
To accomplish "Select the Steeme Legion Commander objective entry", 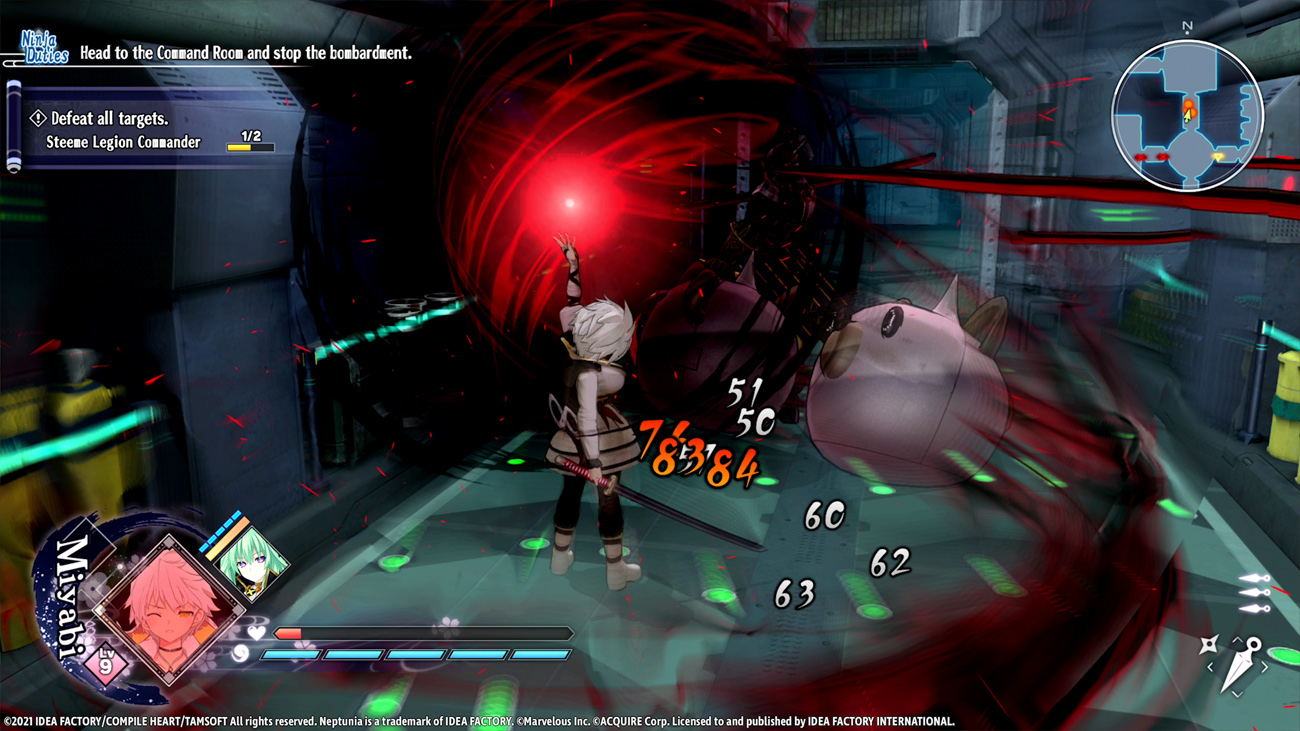I will 124,143.
